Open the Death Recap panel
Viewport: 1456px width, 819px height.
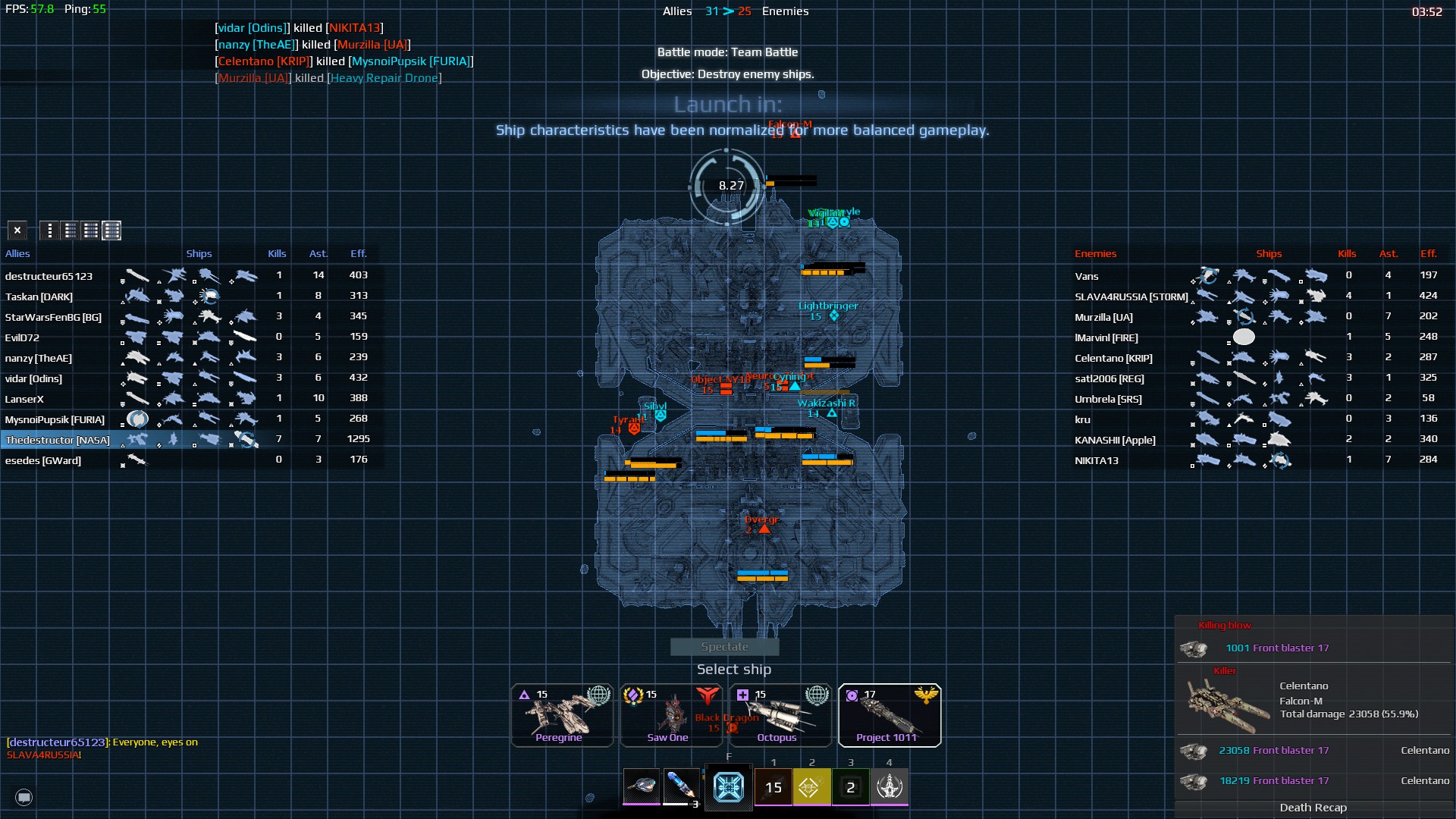tap(1313, 808)
